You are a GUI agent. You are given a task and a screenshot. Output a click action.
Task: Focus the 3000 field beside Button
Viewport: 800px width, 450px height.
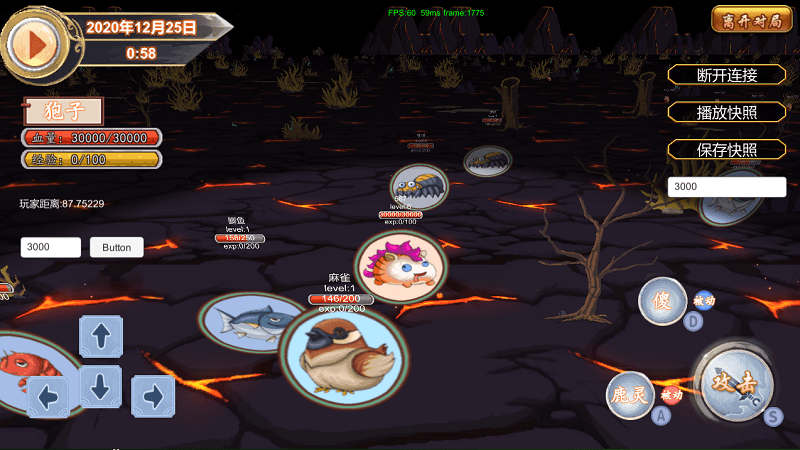51,247
